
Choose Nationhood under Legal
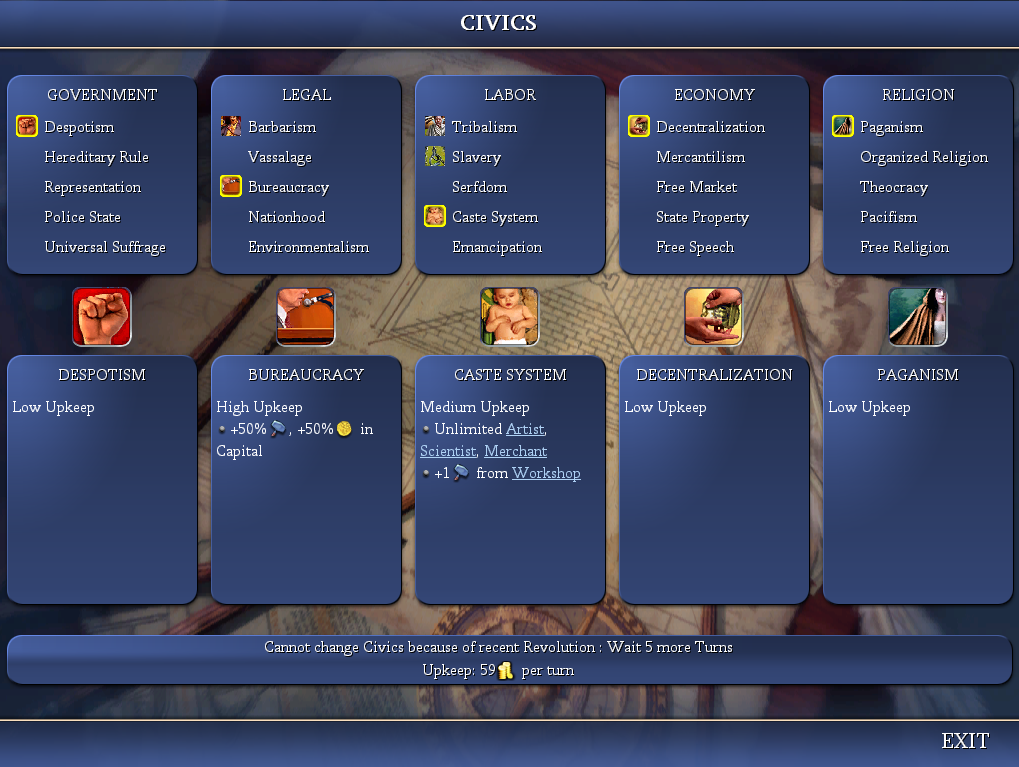pyautogui.click(x=286, y=217)
